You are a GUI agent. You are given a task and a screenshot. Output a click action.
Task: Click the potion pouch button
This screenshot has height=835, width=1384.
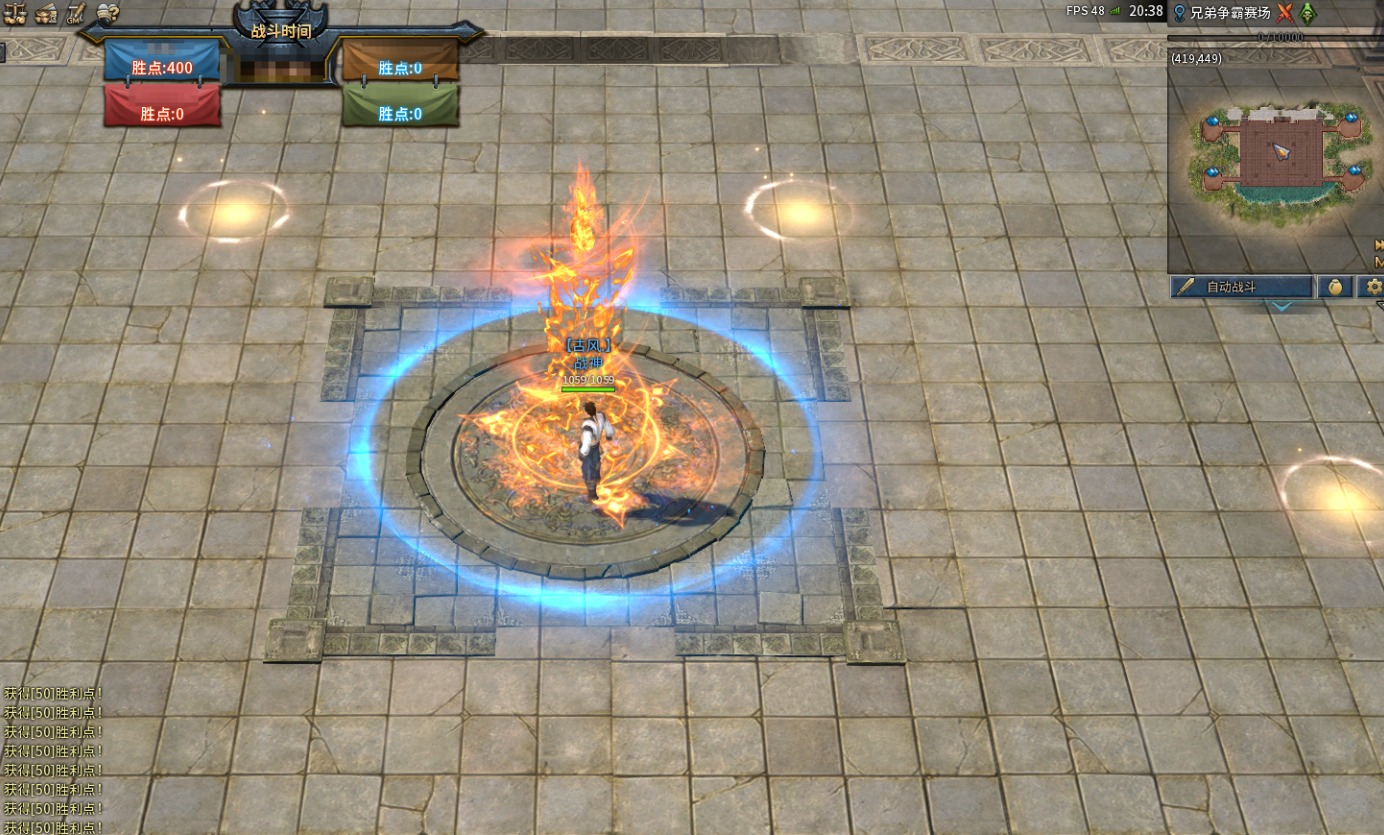point(1335,287)
